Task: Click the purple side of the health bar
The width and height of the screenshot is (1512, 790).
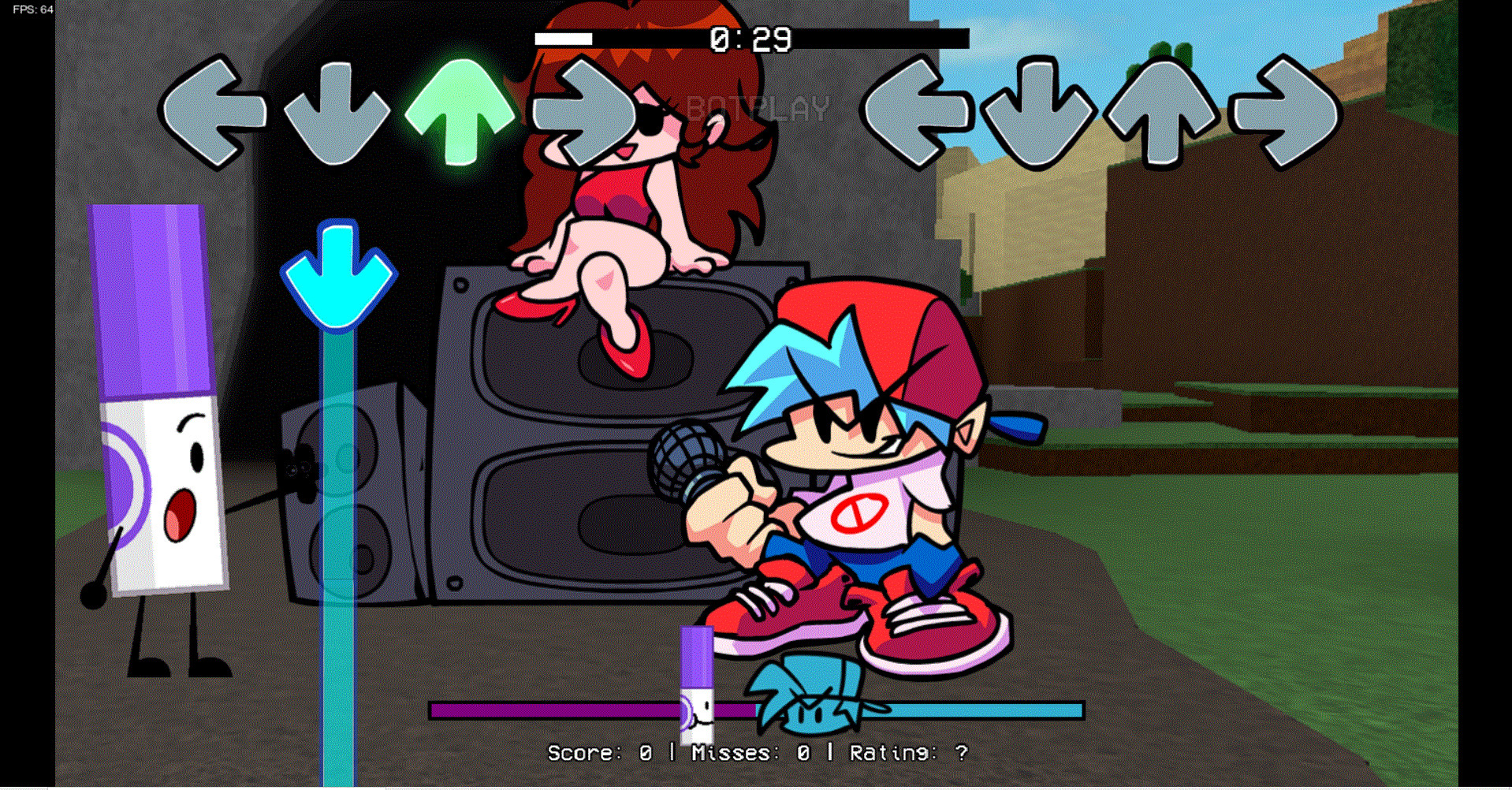Action: click(552, 710)
